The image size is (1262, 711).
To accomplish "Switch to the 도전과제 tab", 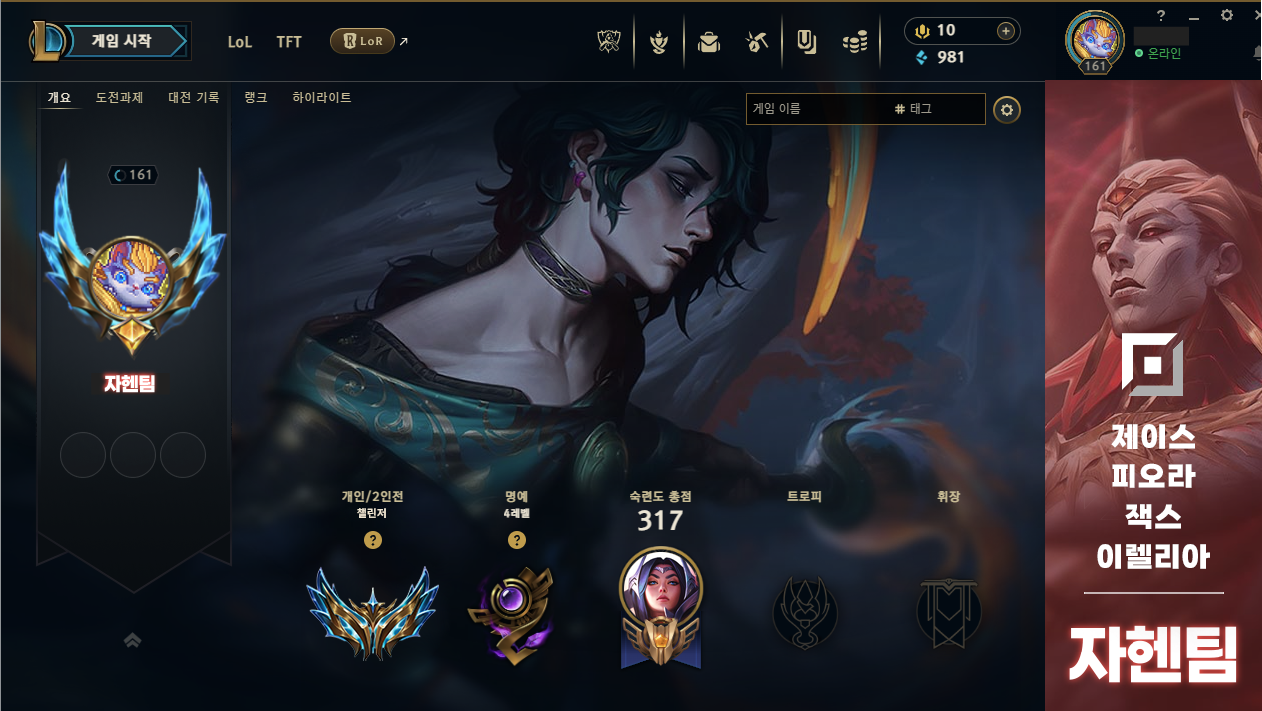I will click(119, 98).
